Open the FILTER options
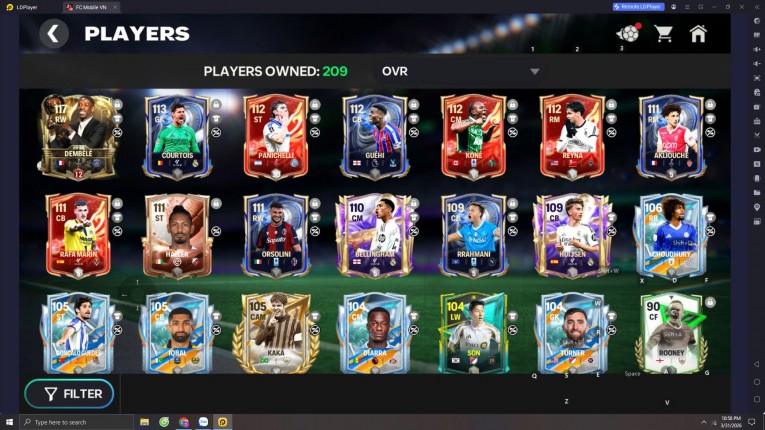Screen dimensions: 765x430 coord(69,394)
